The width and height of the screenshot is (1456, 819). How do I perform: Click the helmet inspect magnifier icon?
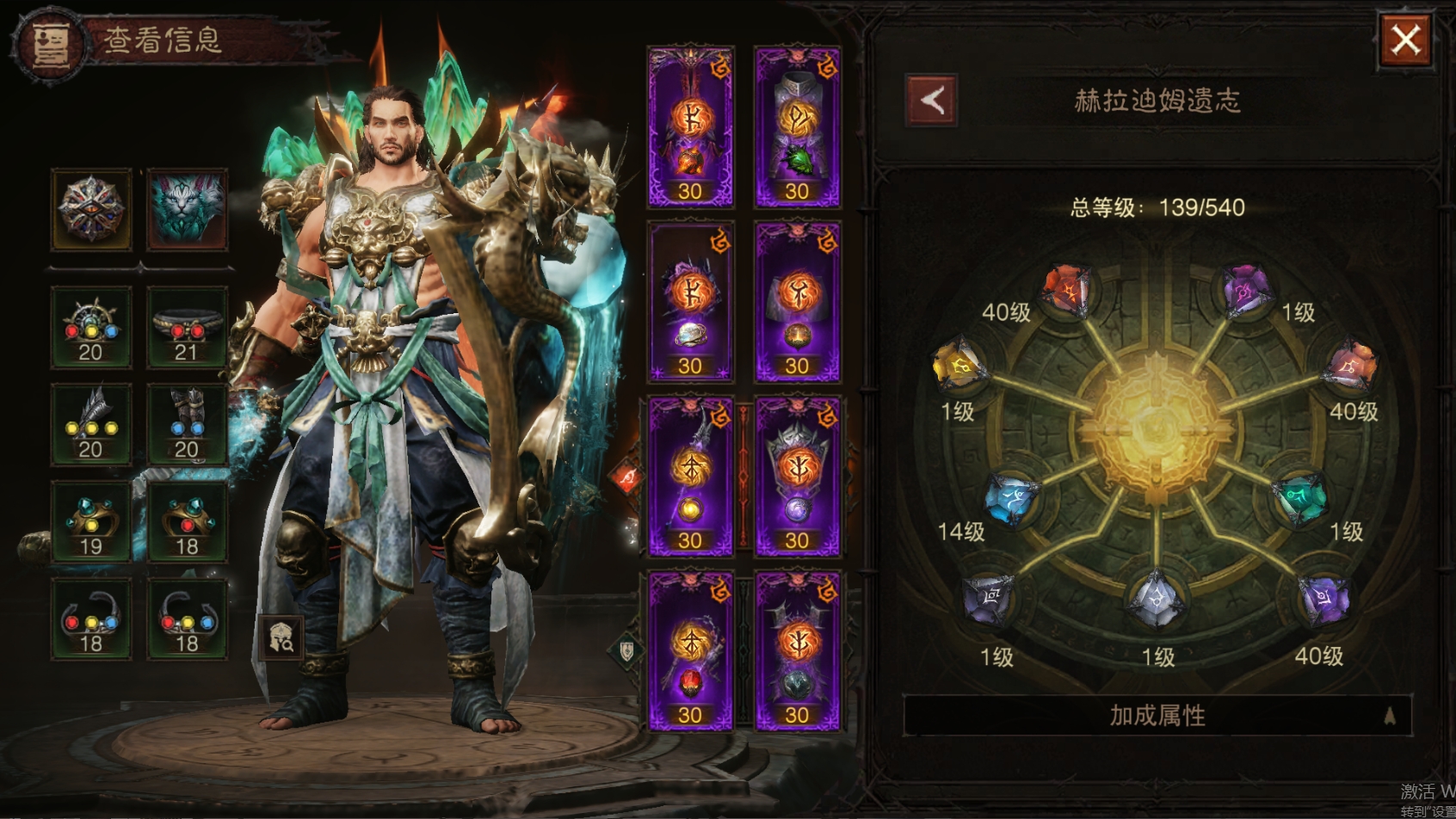coord(281,637)
